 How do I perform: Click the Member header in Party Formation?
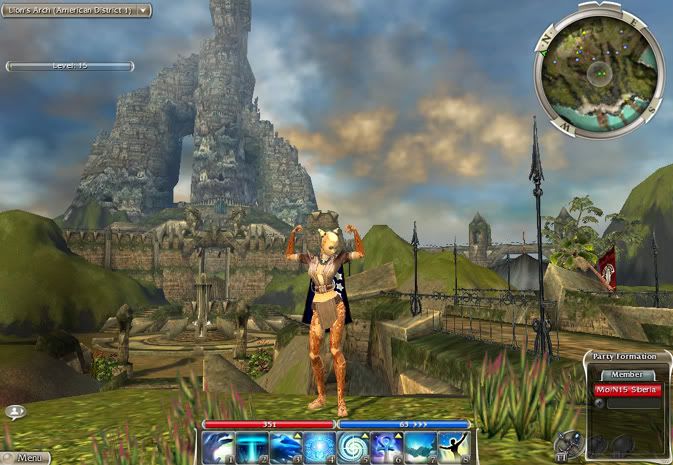pyautogui.click(x=627, y=374)
